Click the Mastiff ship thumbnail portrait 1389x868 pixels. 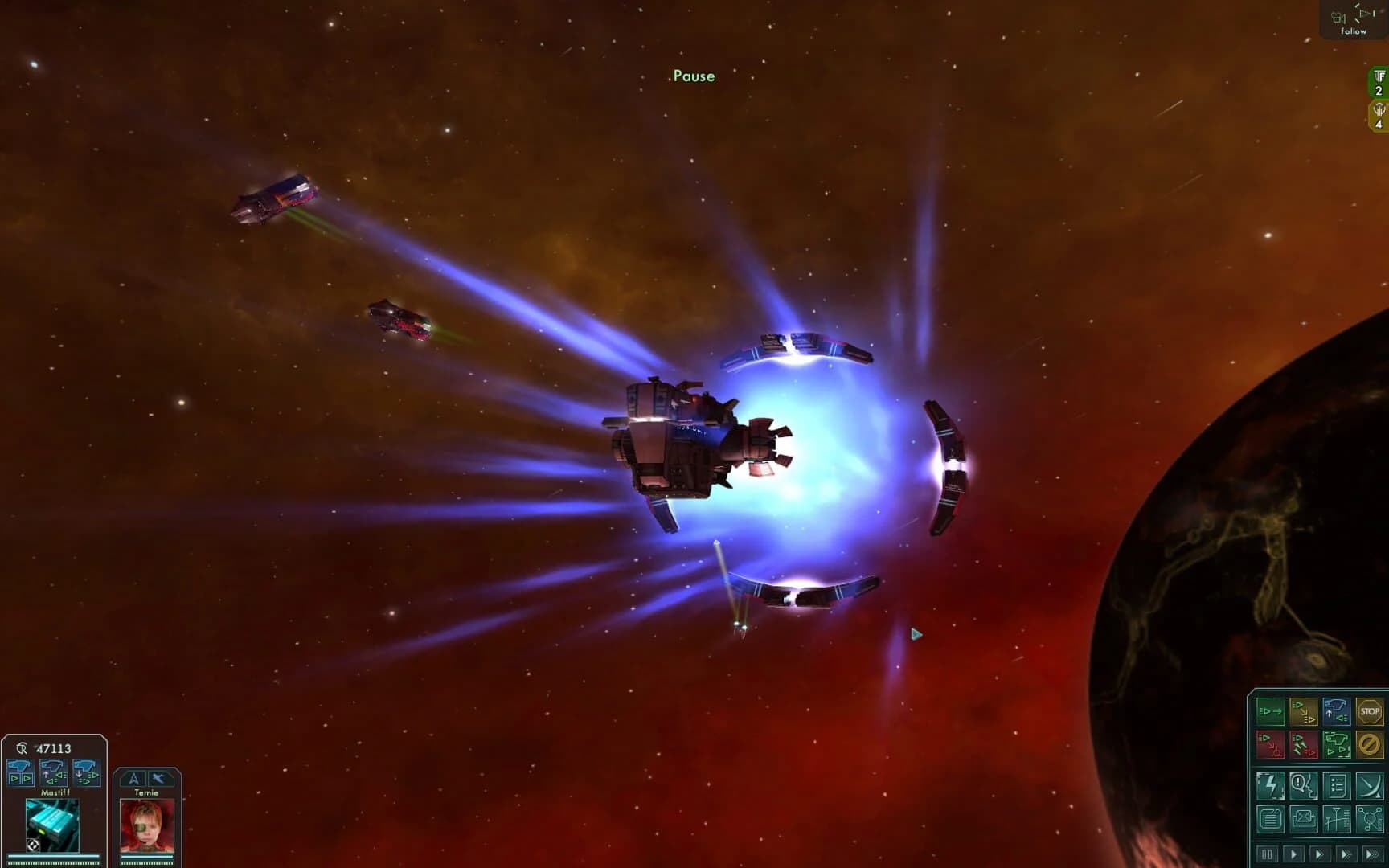tap(53, 825)
